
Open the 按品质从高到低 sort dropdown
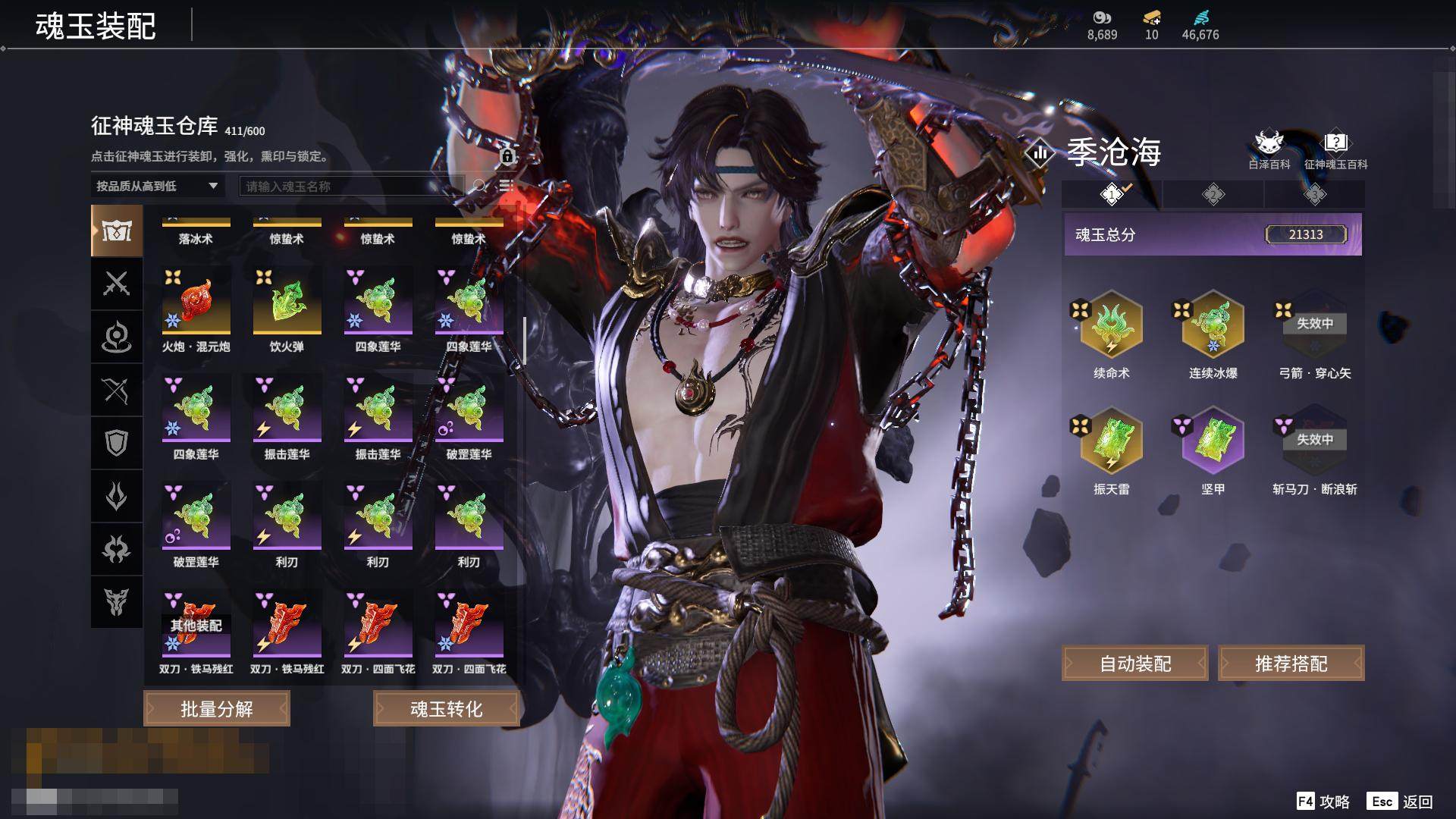point(157,186)
